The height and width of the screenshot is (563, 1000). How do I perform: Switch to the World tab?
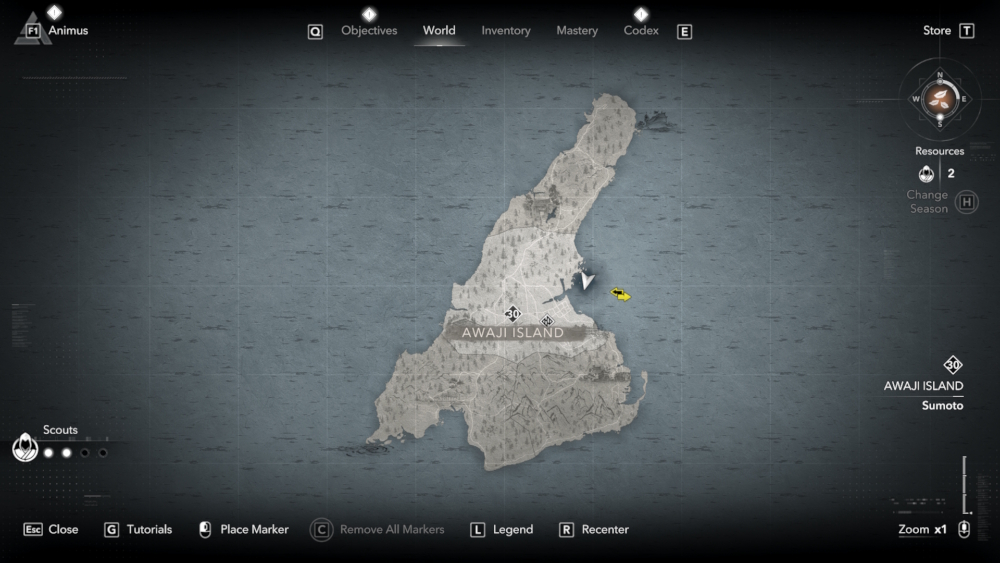tap(439, 31)
